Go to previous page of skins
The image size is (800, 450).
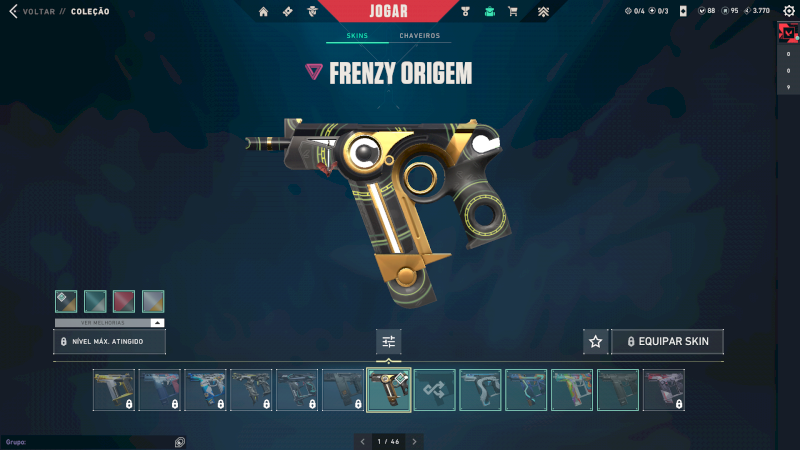(363, 441)
